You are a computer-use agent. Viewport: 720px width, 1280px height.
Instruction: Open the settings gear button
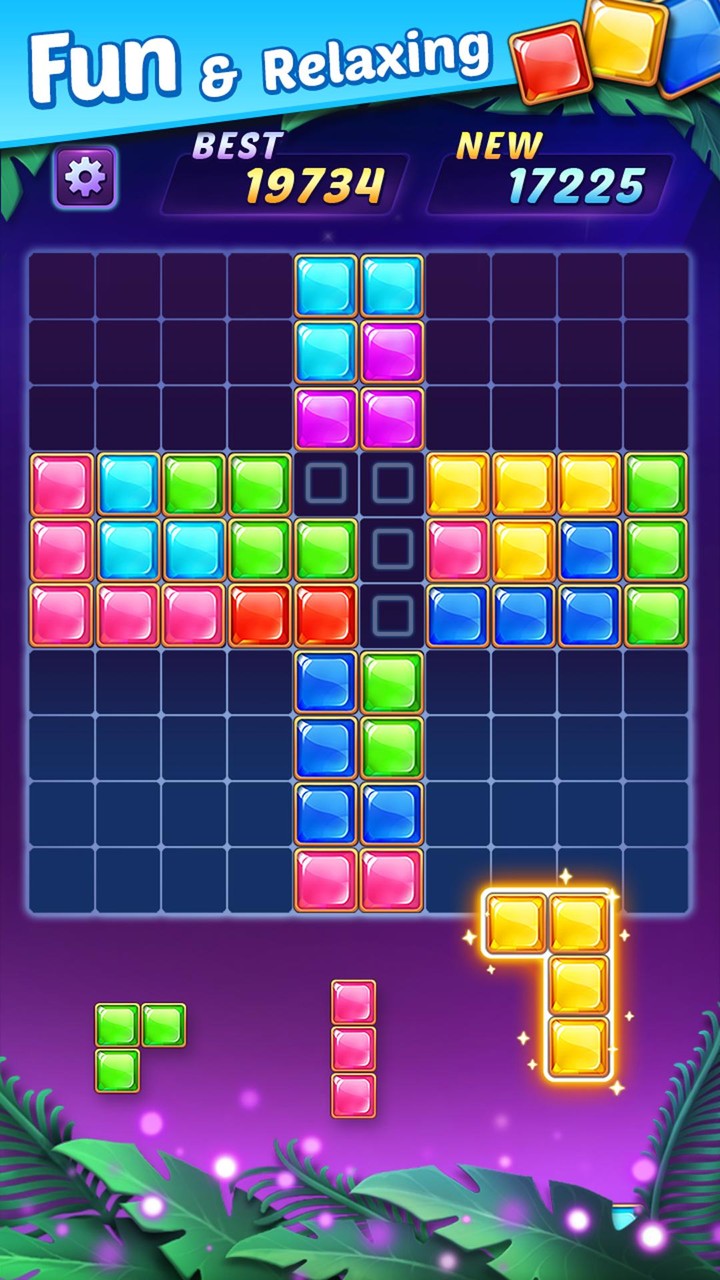(x=85, y=177)
